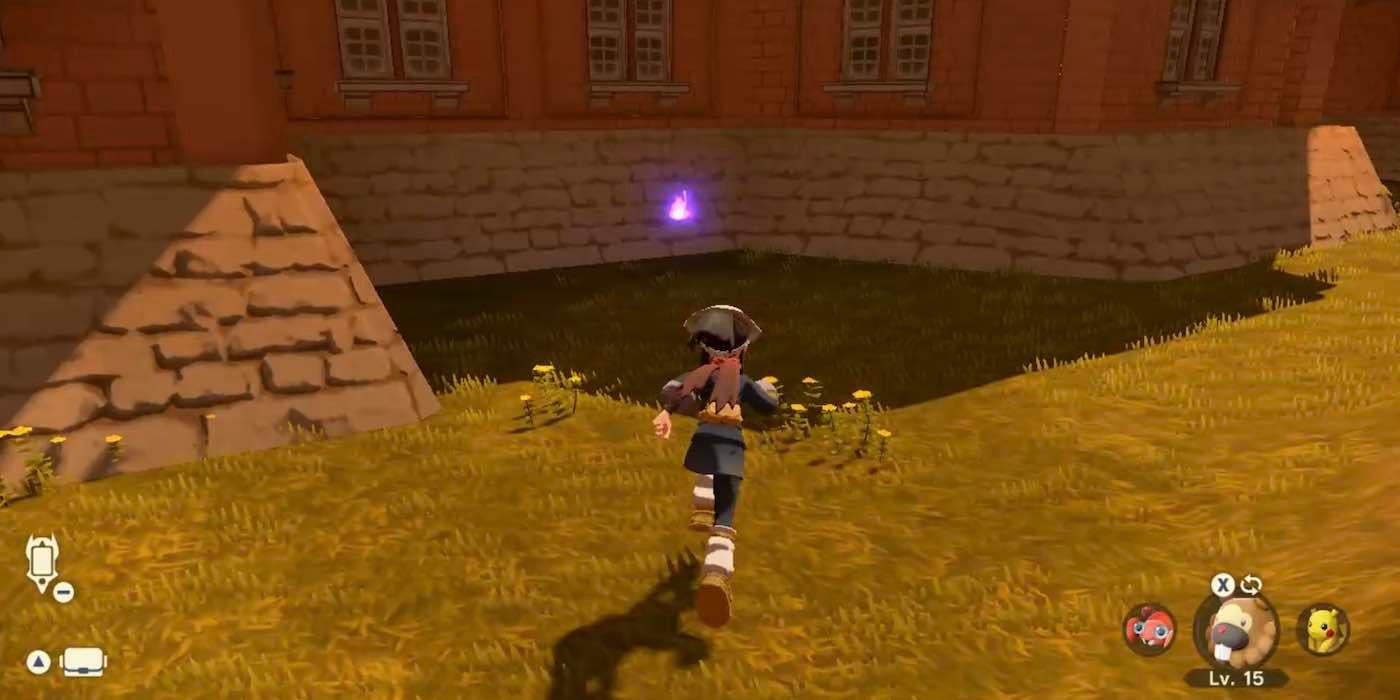Switch to the red Pokémon portrait
The height and width of the screenshot is (700, 1400).
click(x=1149, y=630)
